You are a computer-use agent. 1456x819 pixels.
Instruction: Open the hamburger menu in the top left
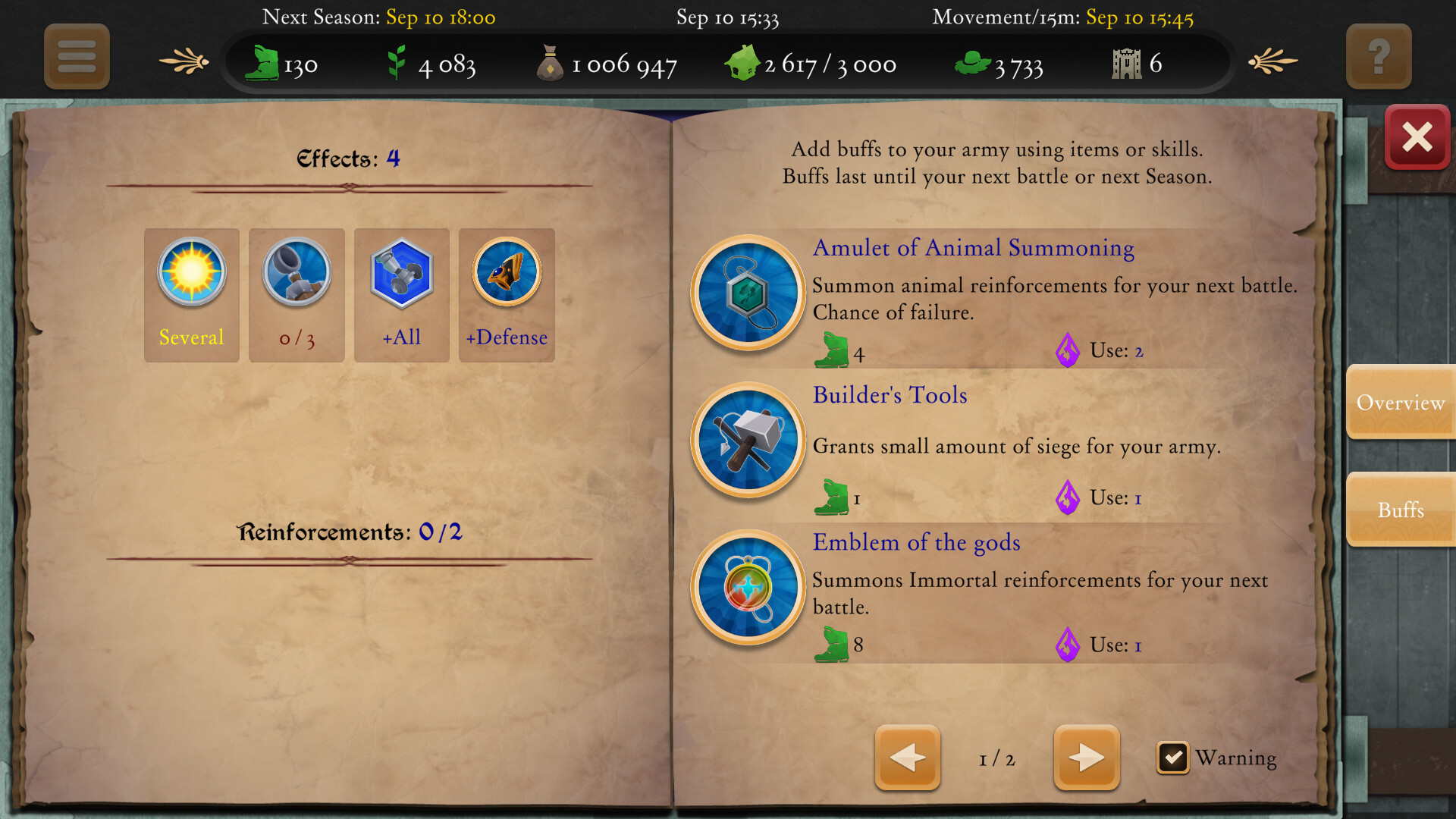click(77, 57)
